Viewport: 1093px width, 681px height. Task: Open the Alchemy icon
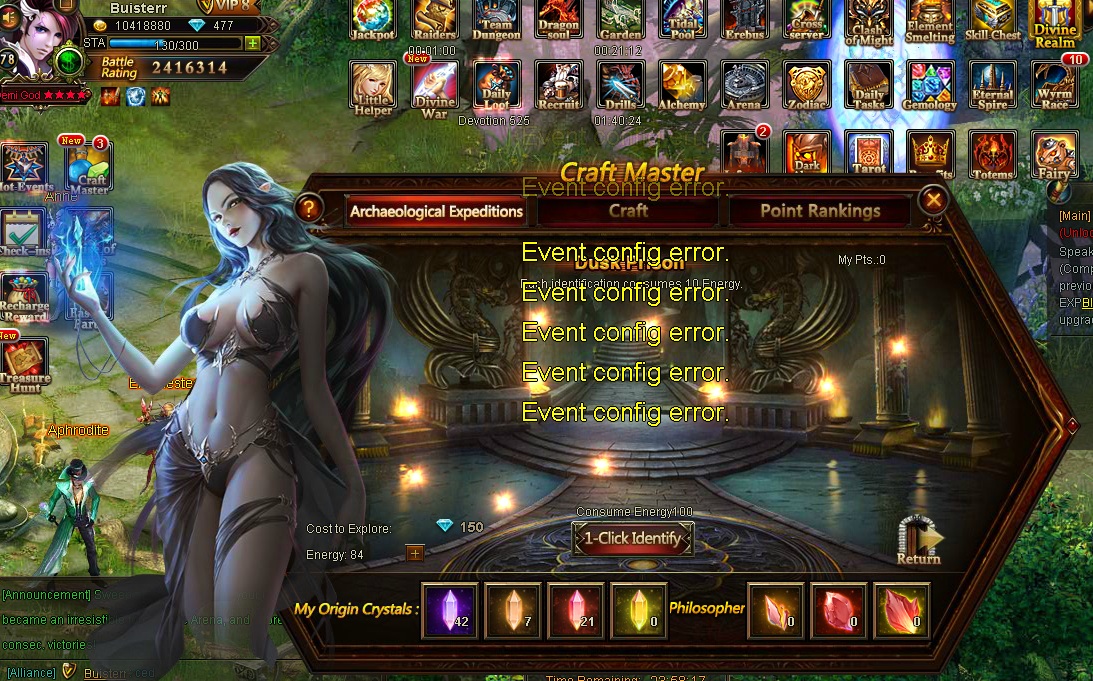point(682,86)
